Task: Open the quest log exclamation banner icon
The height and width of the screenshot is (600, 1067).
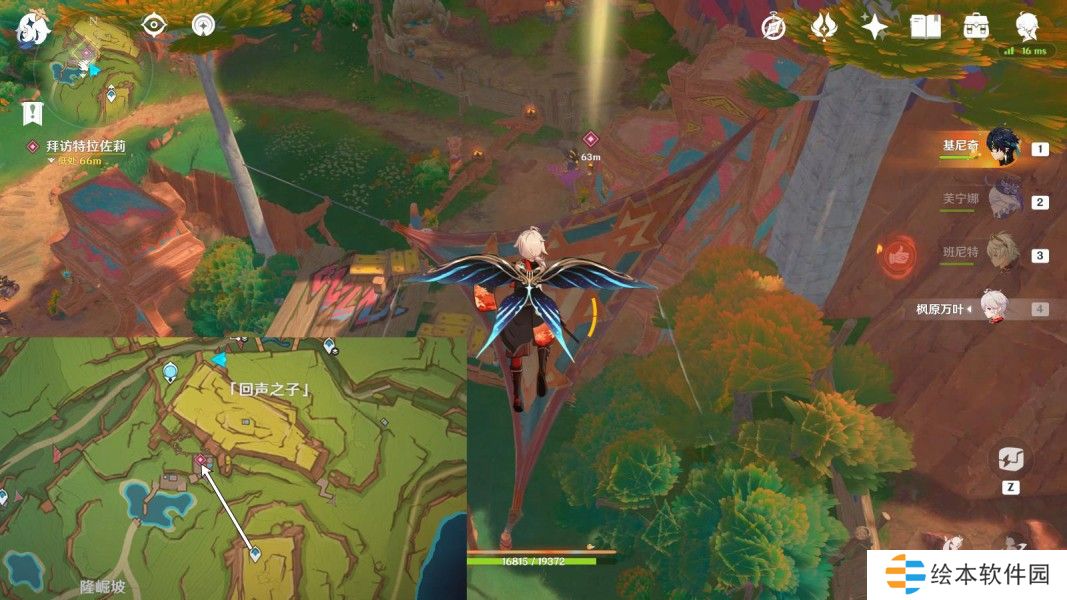Action: tap(34, 113)
